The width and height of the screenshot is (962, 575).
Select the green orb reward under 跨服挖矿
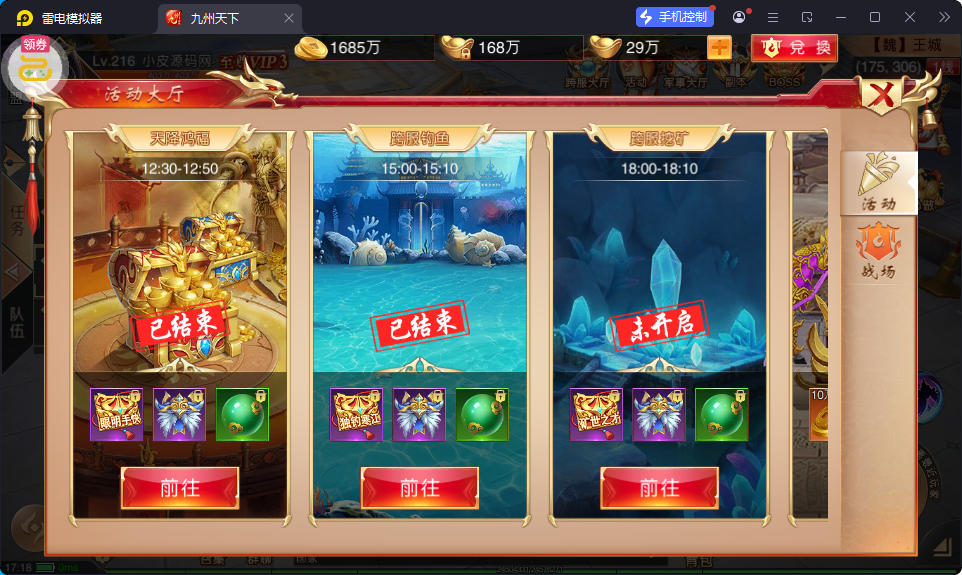point(721,414)
